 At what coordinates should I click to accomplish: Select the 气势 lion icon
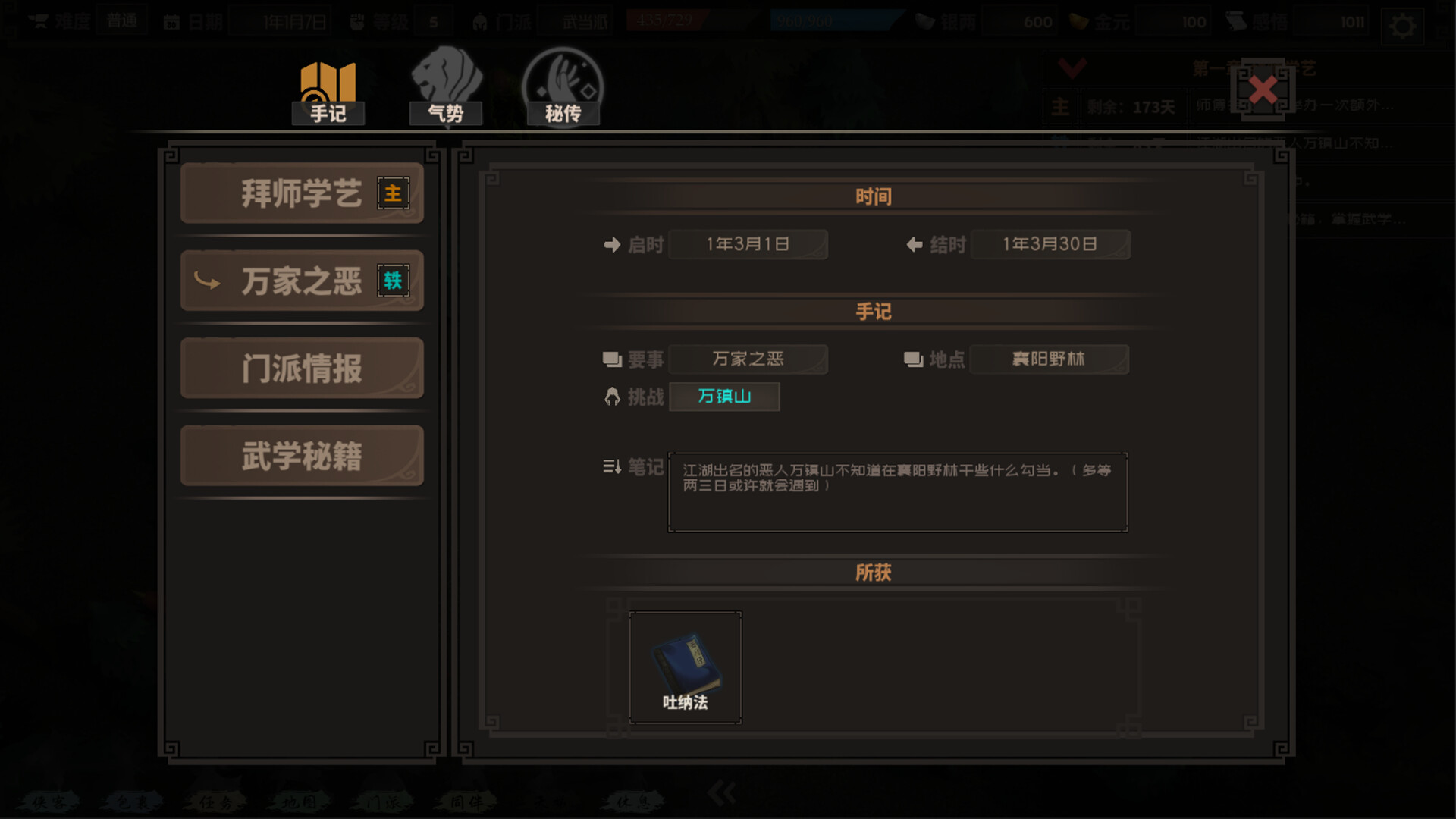(x=446, y=83)
